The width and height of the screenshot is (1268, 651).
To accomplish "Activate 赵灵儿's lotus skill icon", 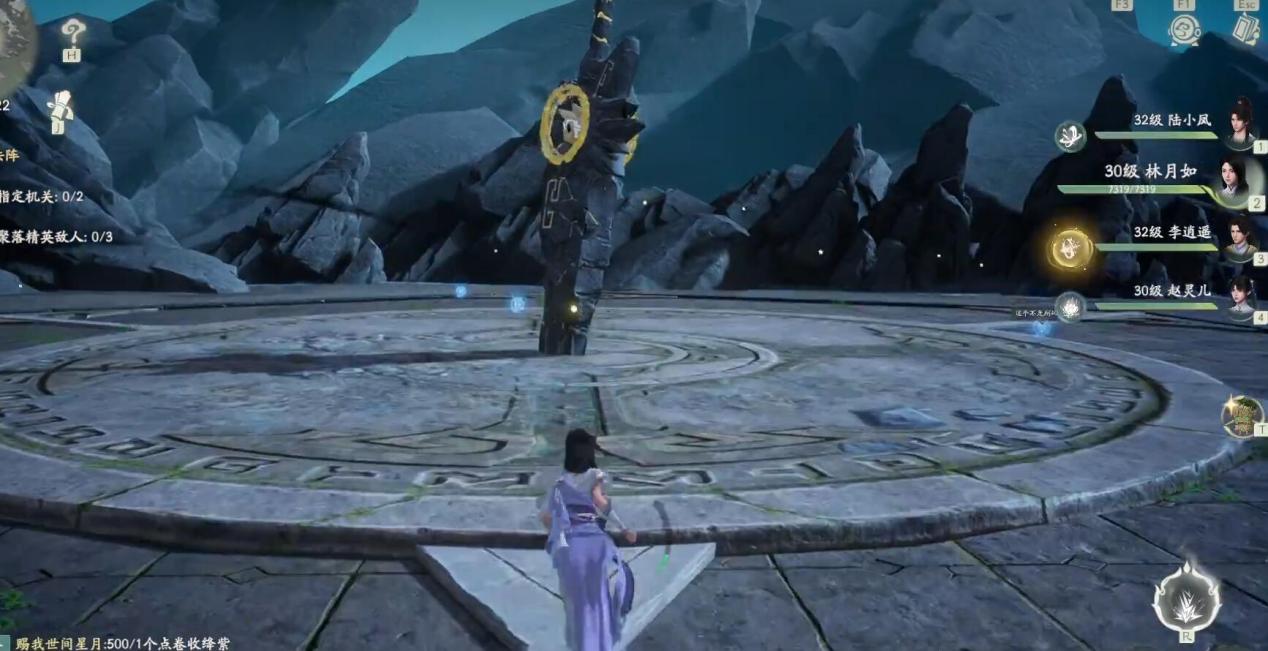I will coord(1070,307).
